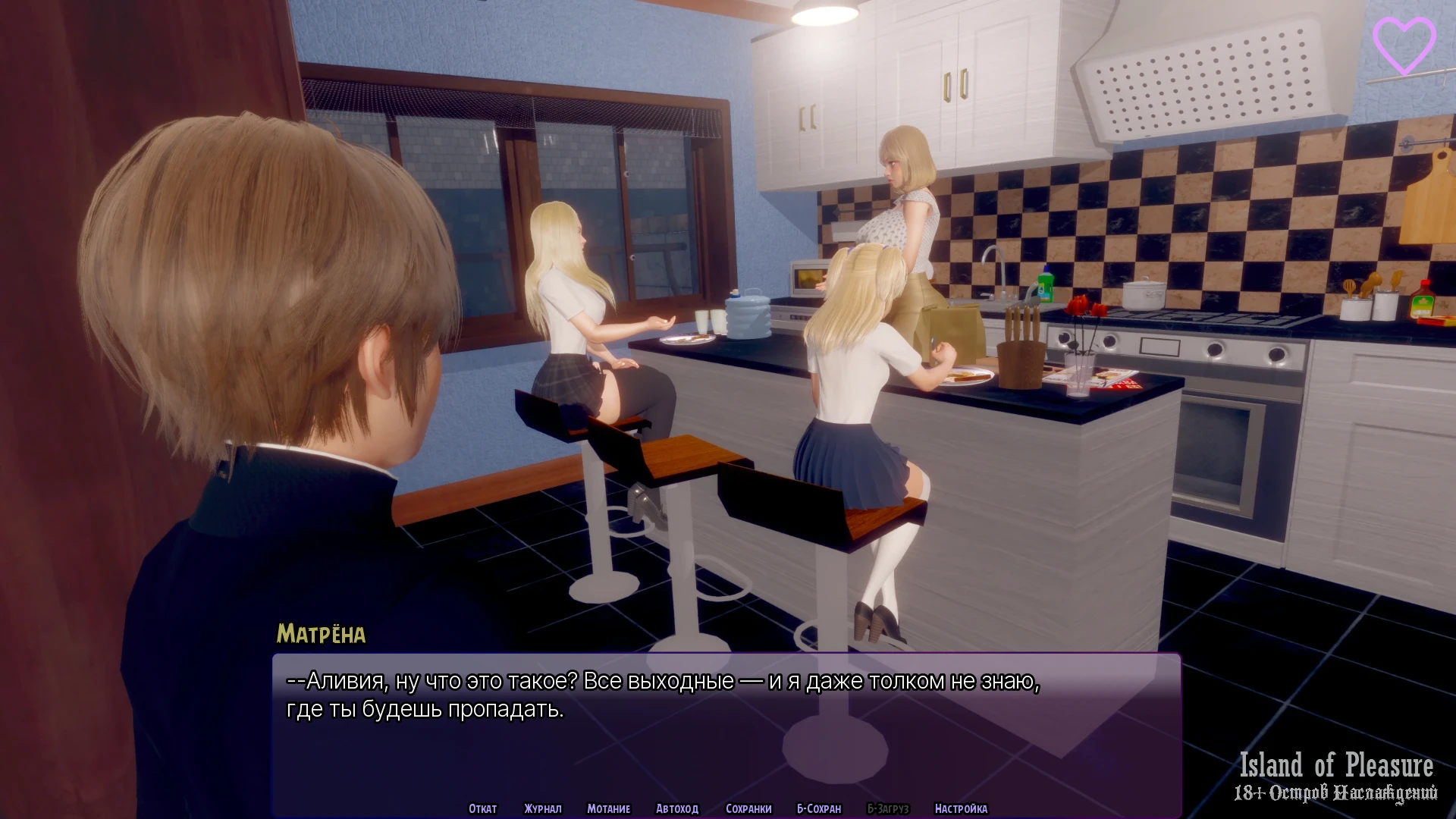This screenshot has width=1456, height=819.
Task: Open the Журнал dialogue history
Action: pos(543,808)
